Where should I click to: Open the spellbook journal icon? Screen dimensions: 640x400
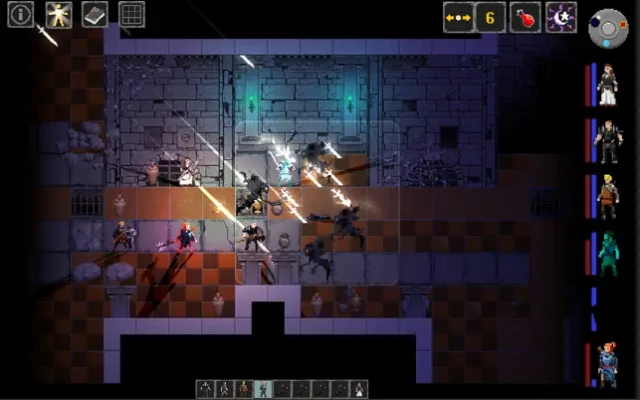94,14
